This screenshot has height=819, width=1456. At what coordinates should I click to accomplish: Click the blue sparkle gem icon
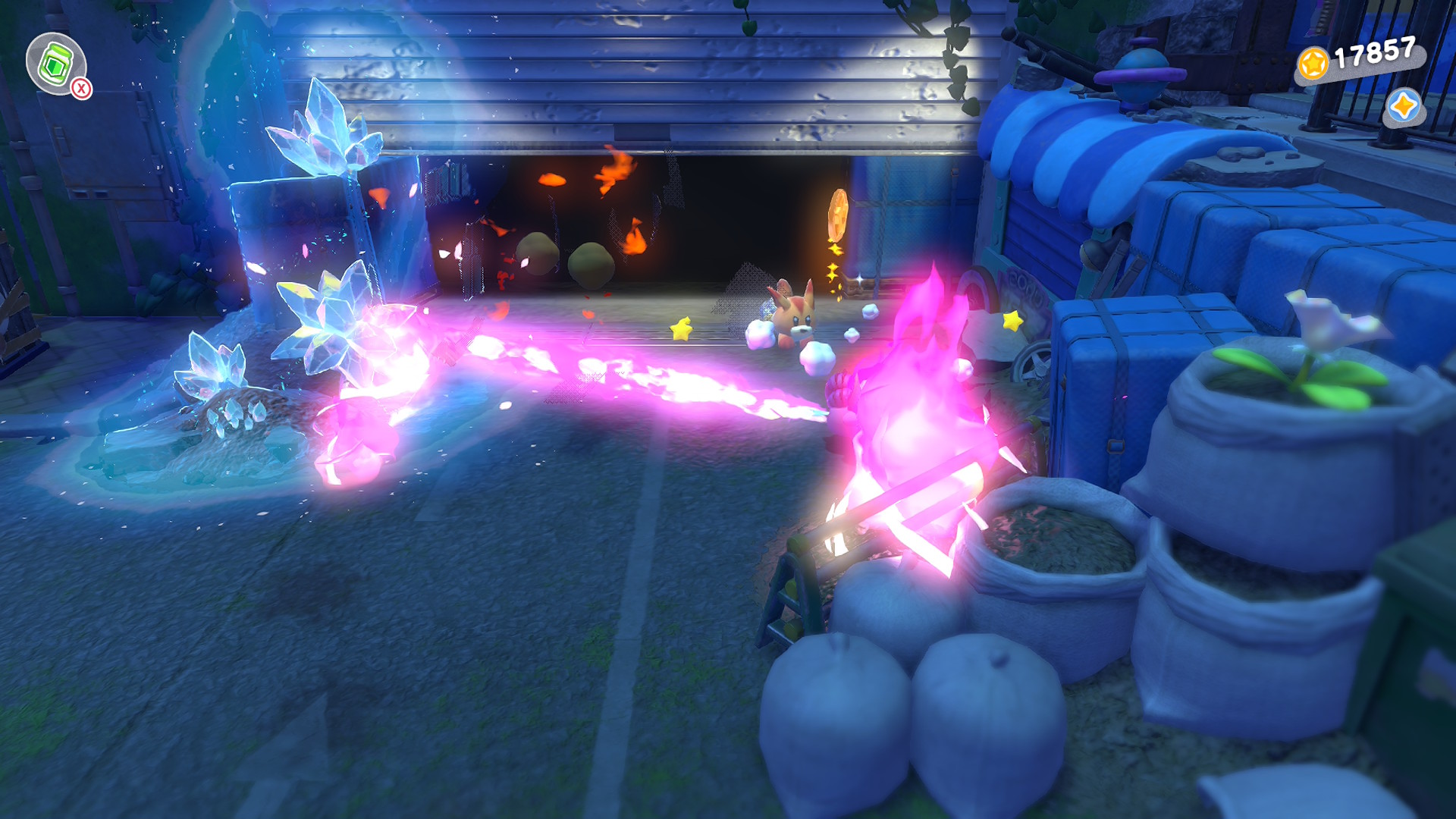coord(1403,106)
